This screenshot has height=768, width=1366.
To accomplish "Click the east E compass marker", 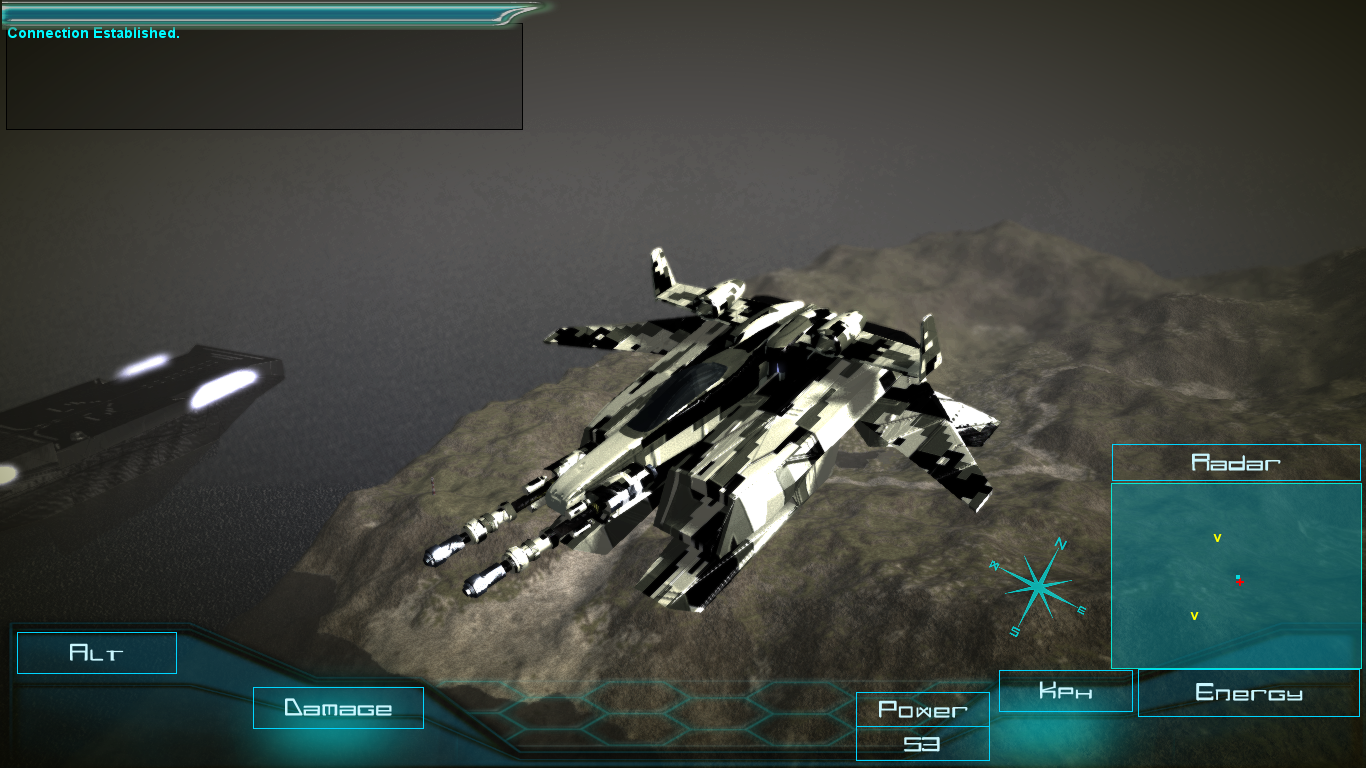I will tap(1083, 607).
